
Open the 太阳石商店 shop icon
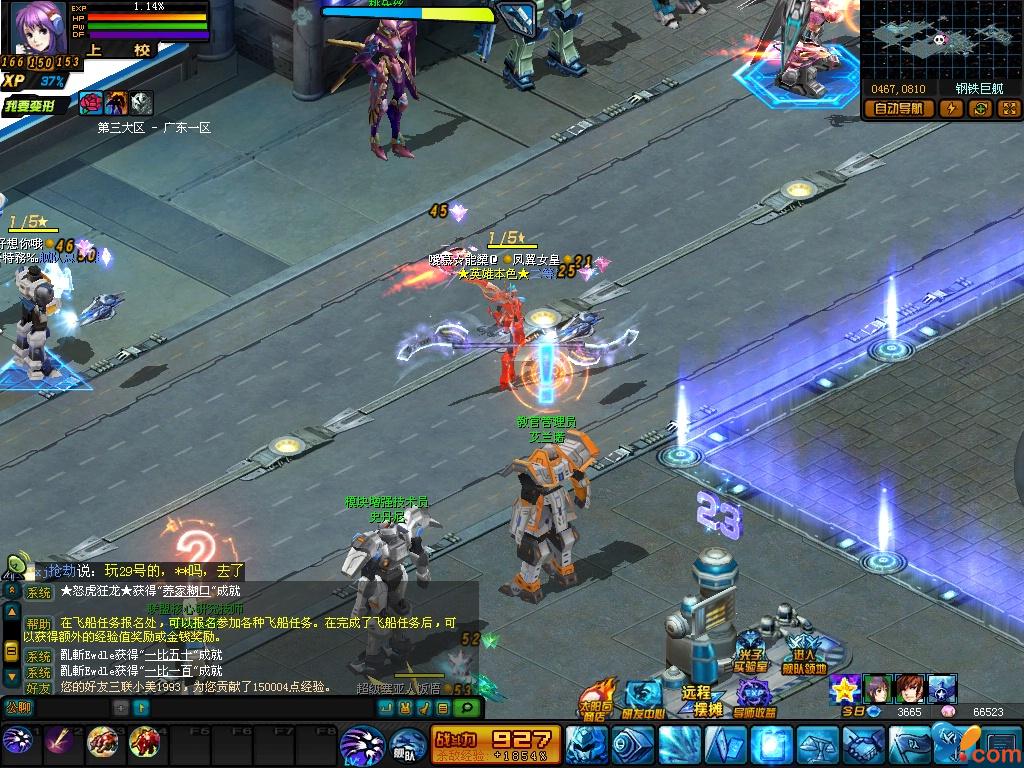(597, 698)
